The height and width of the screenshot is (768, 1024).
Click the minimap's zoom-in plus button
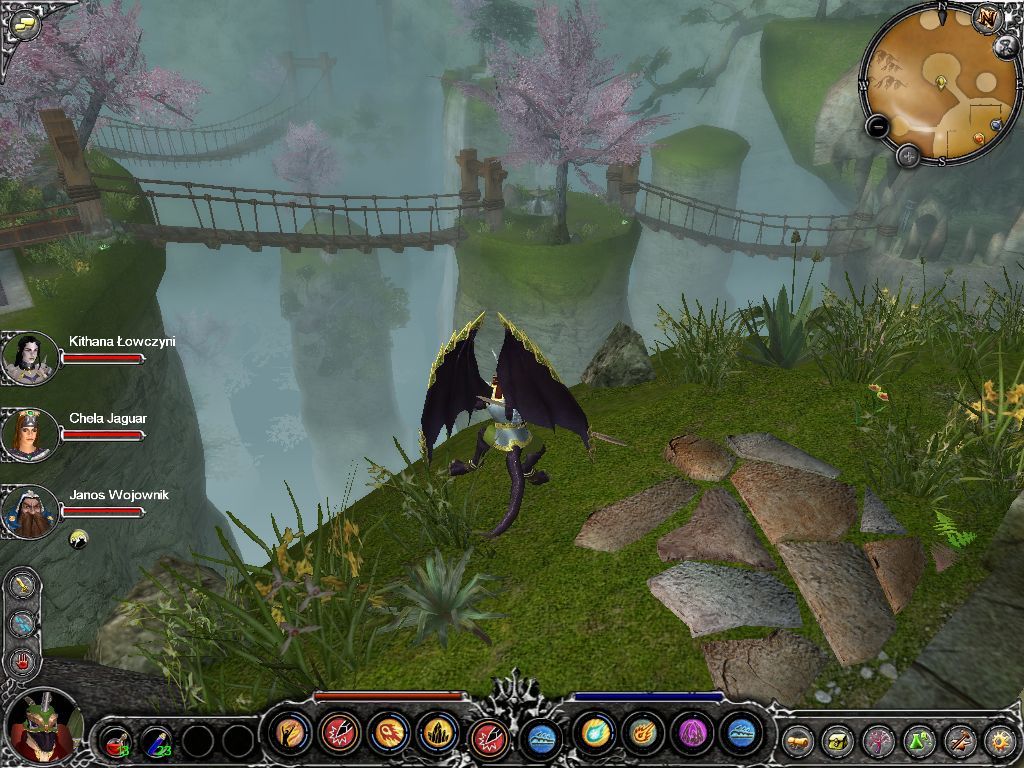(907, 155)
